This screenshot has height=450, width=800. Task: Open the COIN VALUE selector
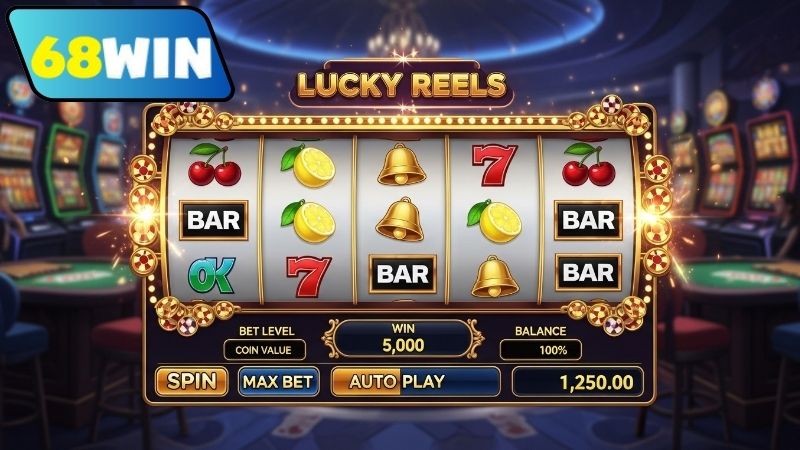coord(264,350)
